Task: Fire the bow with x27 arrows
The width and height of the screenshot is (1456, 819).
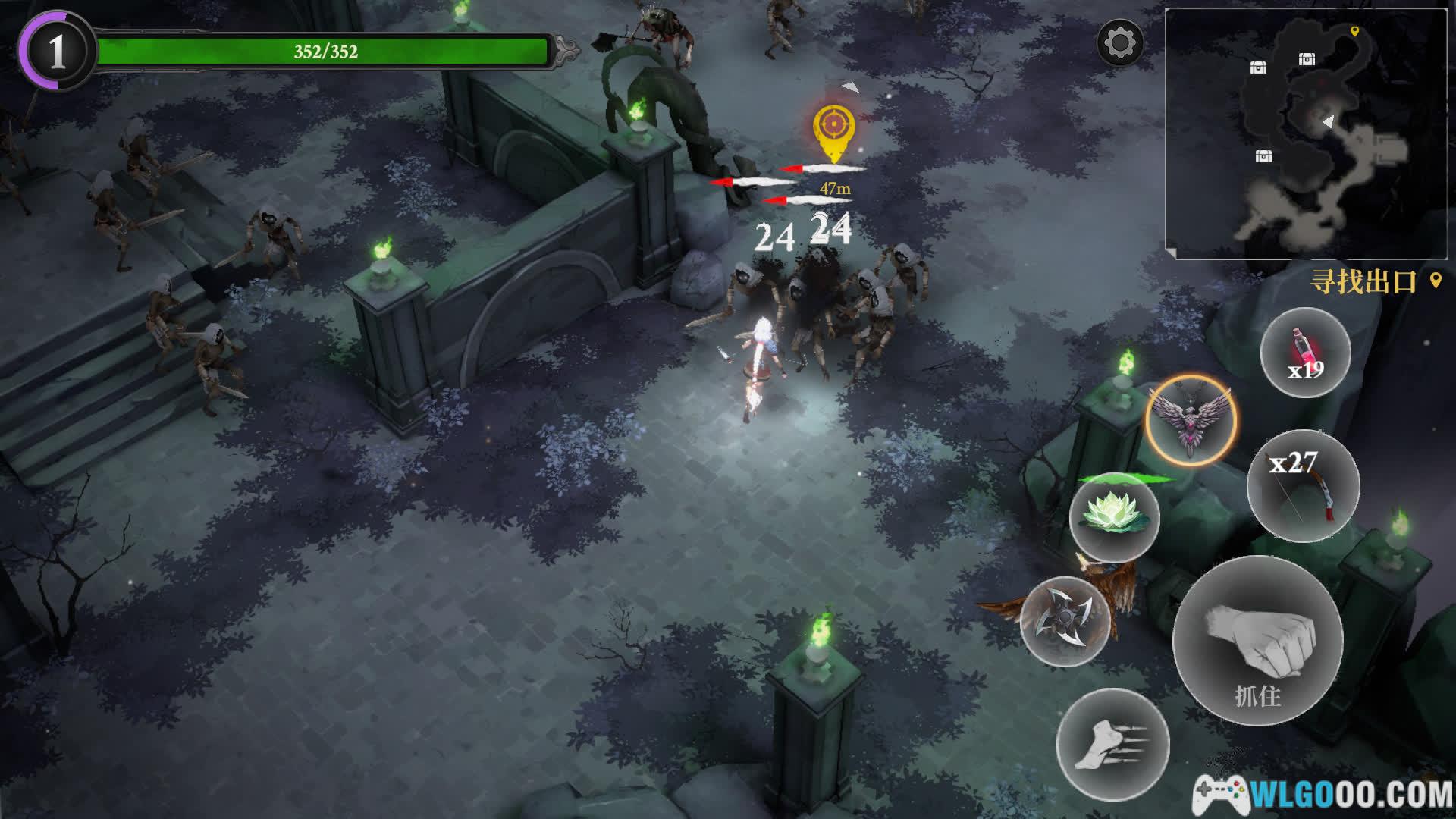Action: click(1303, 486)
